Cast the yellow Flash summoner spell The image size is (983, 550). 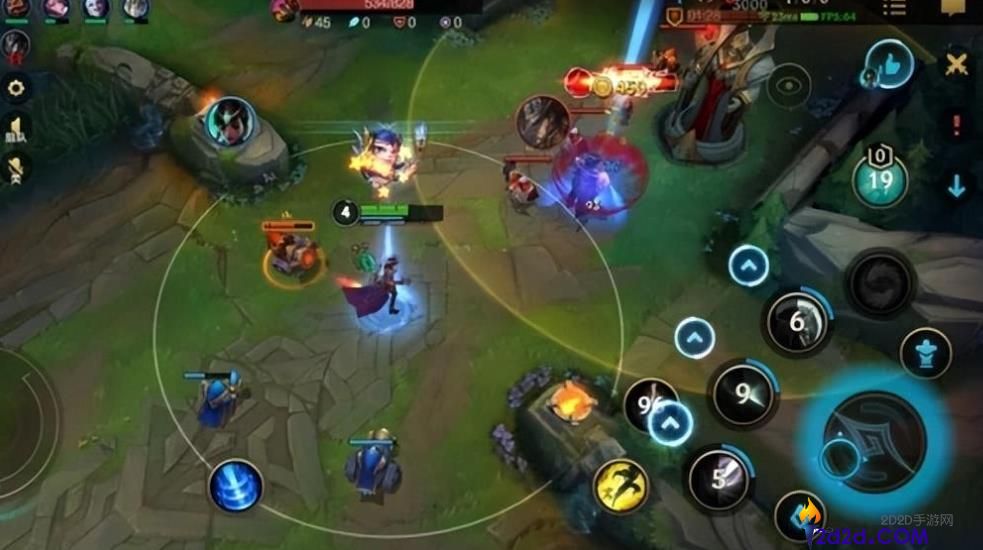click(621, 487)
